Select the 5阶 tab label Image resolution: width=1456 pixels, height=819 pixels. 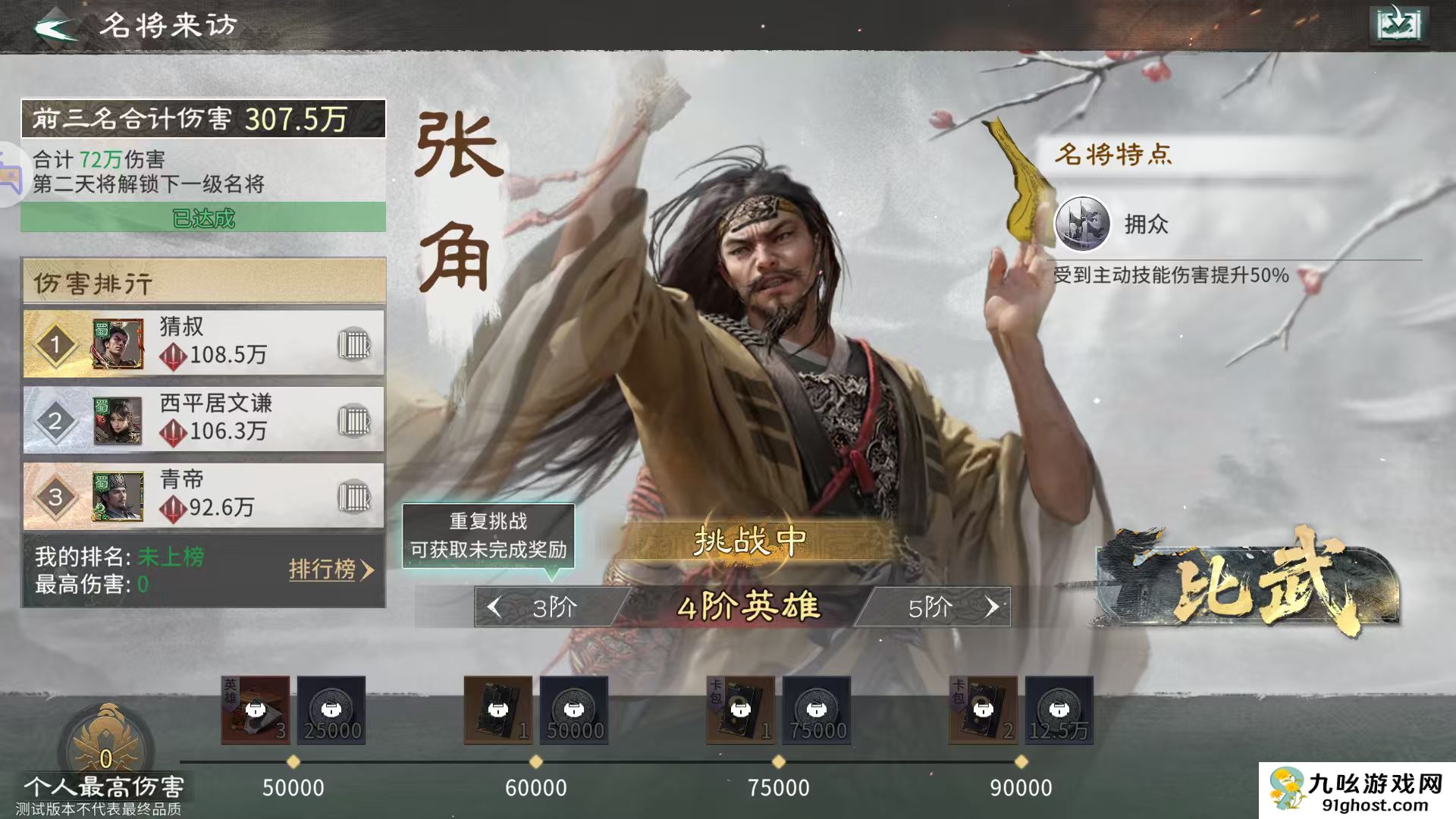(x=931, y=607)
